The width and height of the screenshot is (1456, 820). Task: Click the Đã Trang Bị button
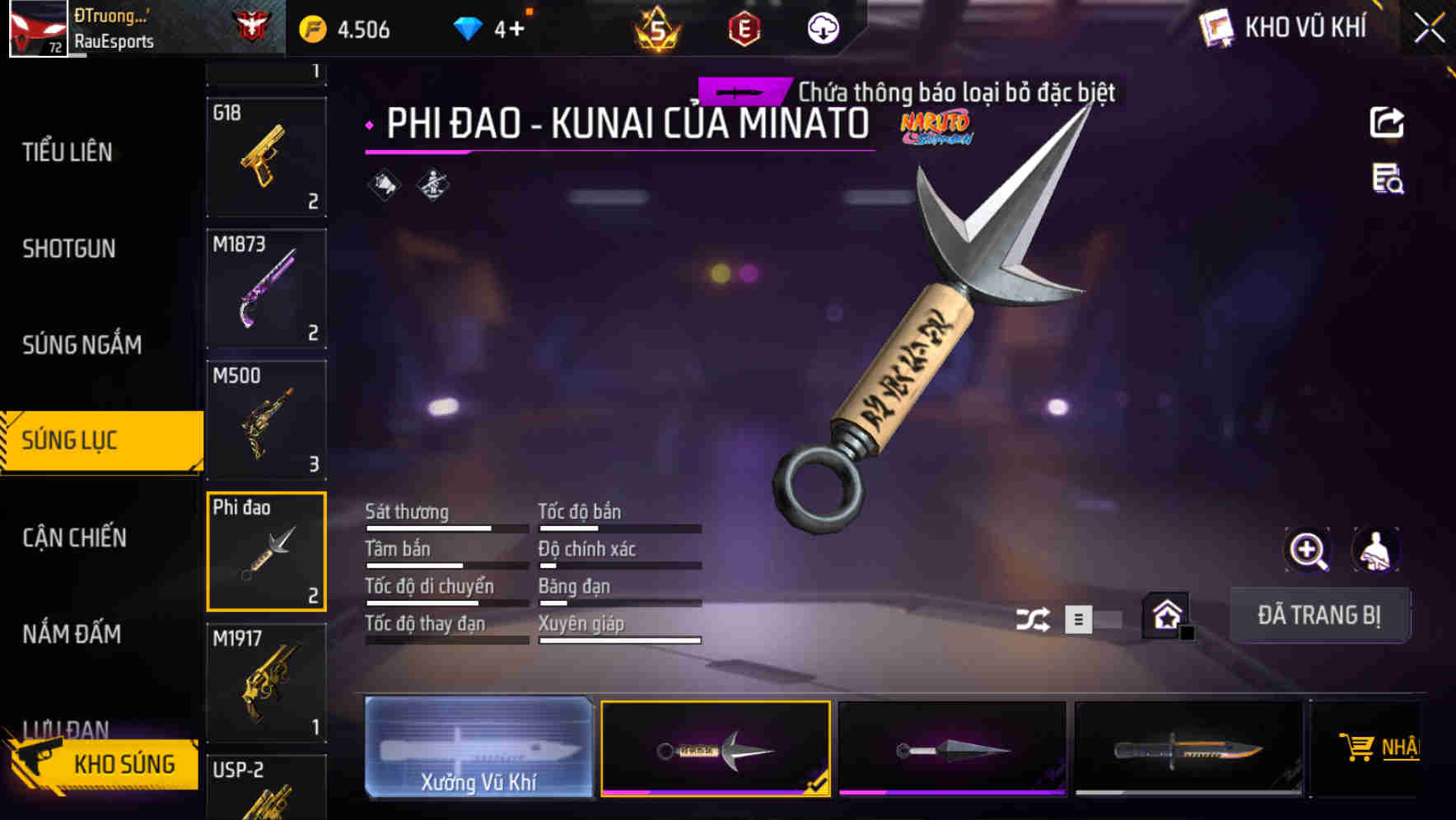click(1319, 615)
